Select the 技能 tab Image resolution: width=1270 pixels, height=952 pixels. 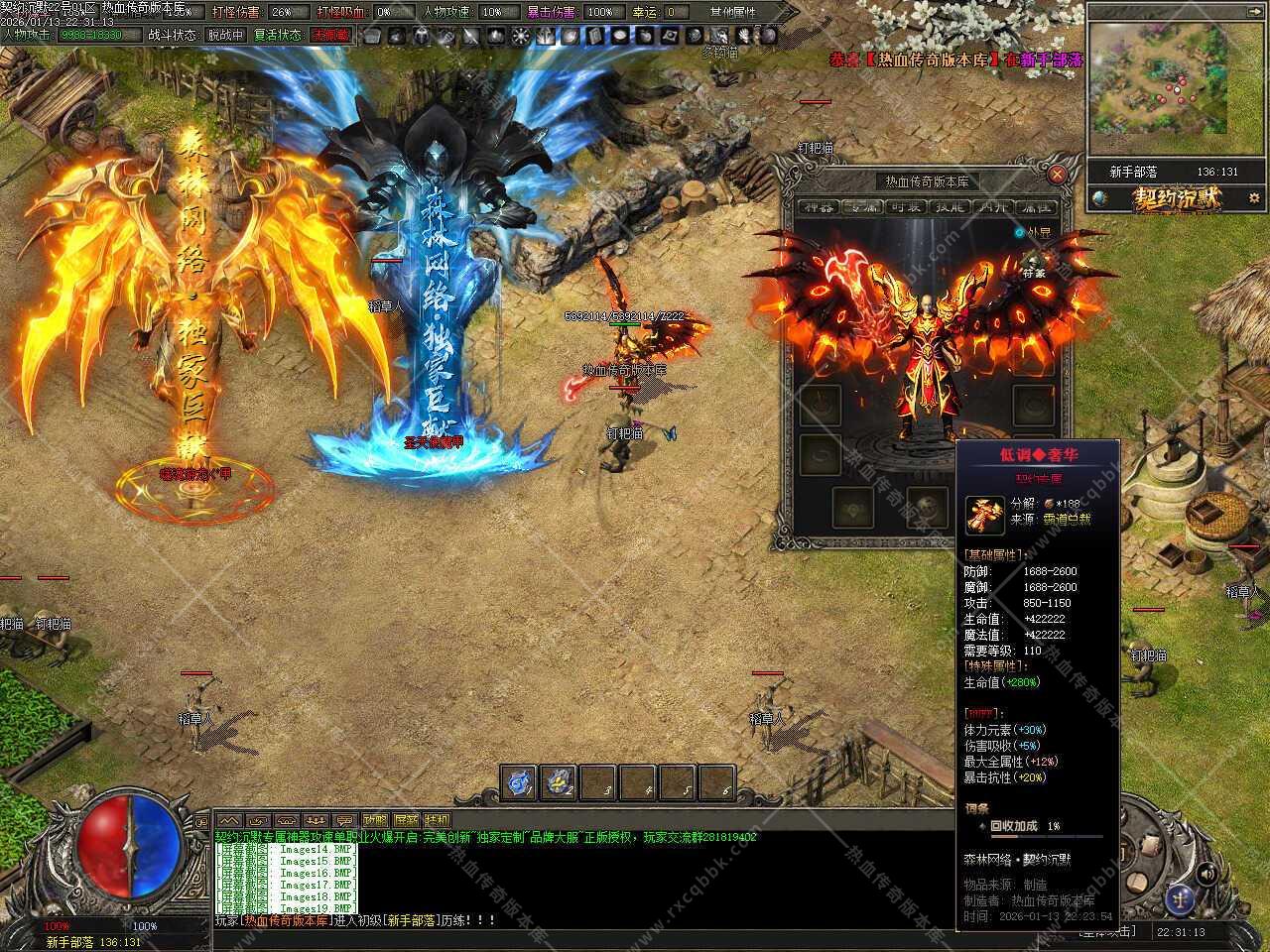(948, 207)
